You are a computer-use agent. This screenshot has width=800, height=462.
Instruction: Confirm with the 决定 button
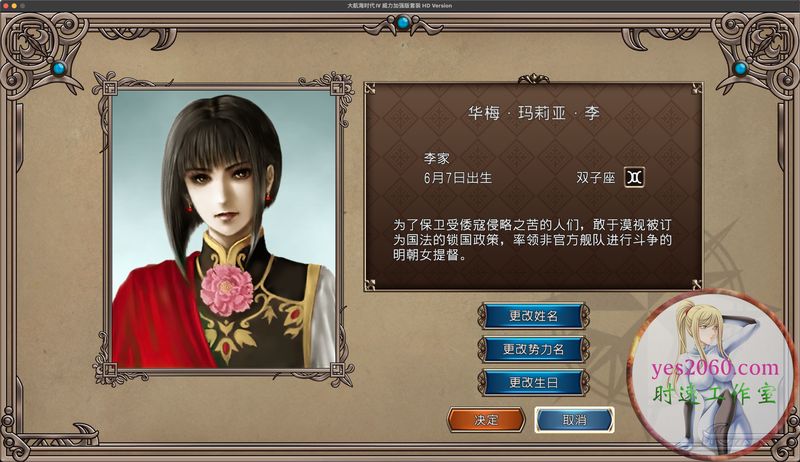coord(486,419)
